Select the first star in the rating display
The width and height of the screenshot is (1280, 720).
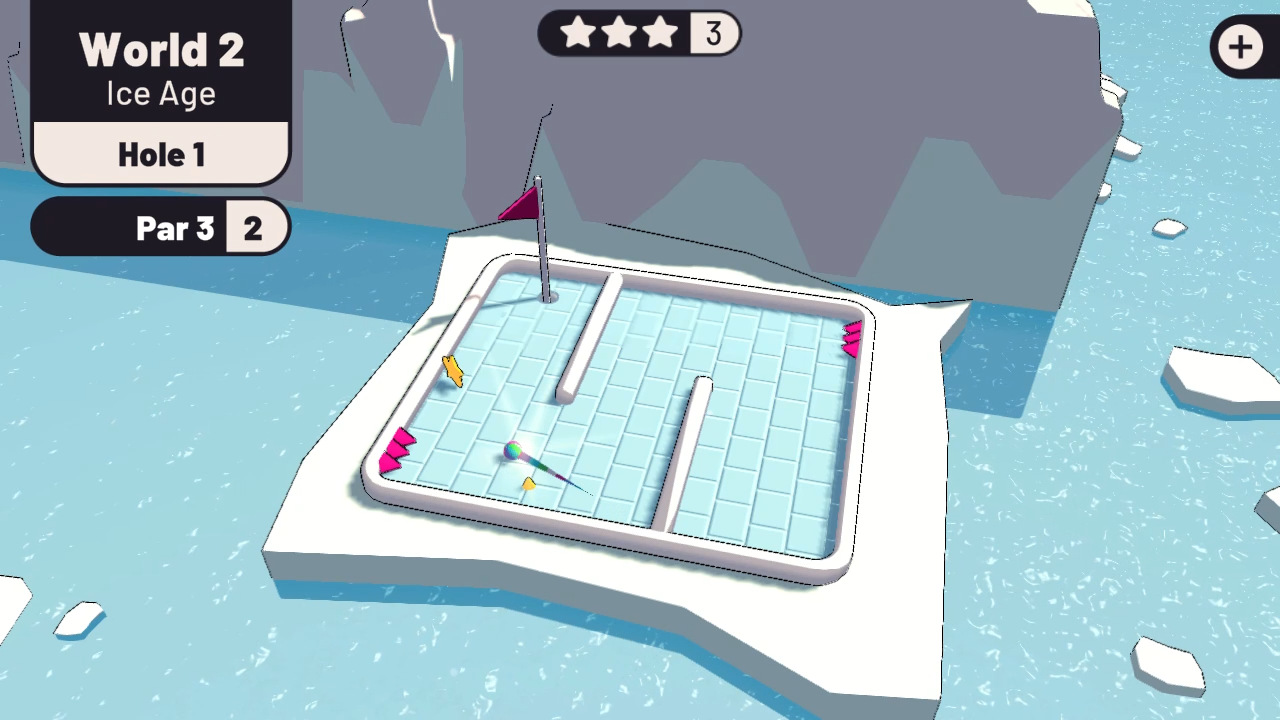point(578,34)
